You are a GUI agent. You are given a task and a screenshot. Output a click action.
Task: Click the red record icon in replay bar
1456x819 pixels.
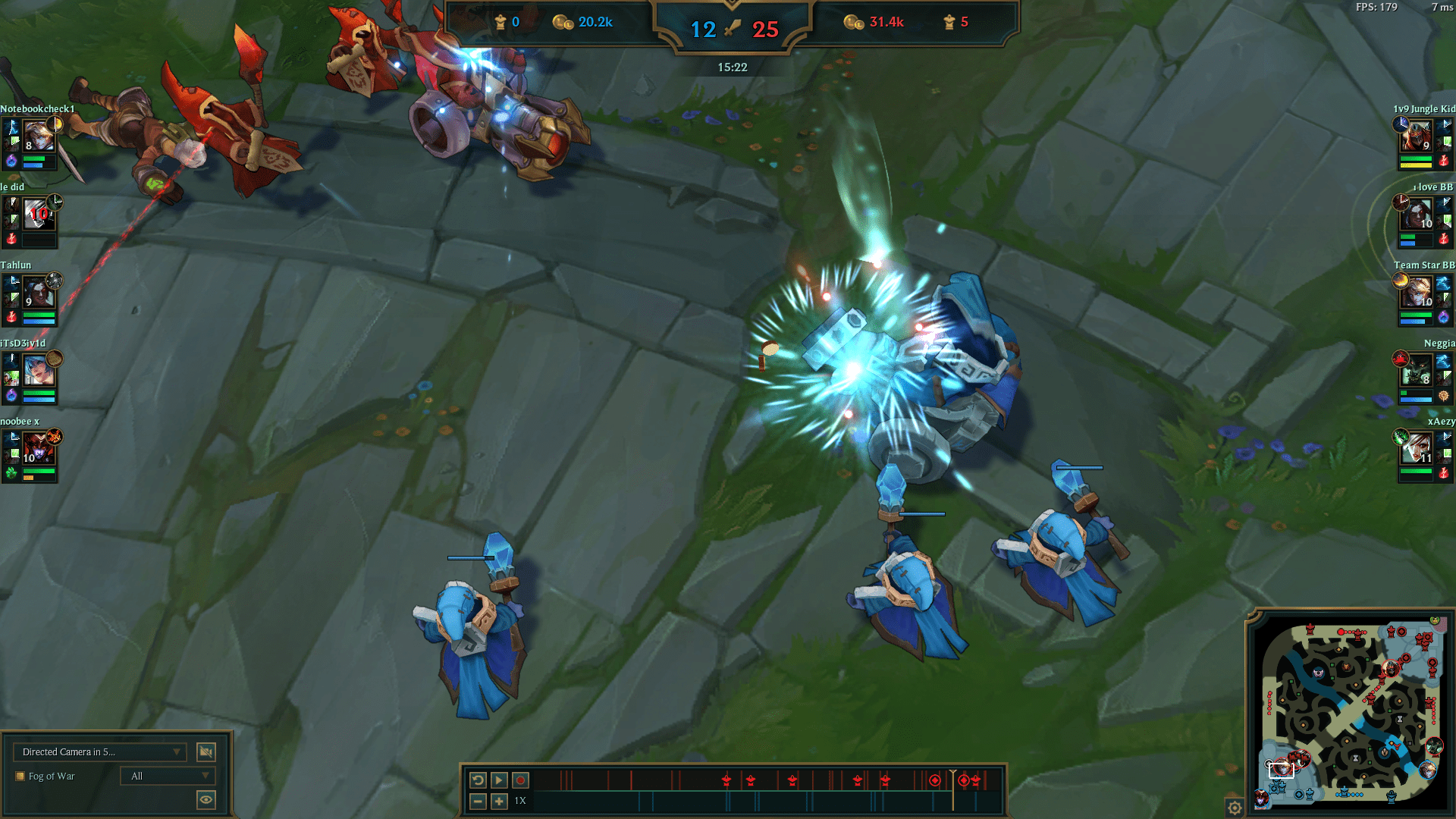519,778
